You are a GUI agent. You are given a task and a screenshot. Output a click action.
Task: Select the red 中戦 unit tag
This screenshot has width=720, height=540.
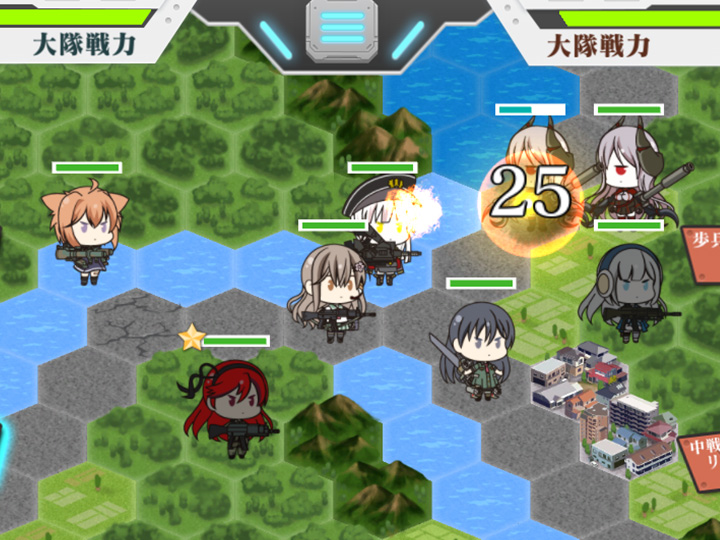pyautogui.click(x=699, y=456)
